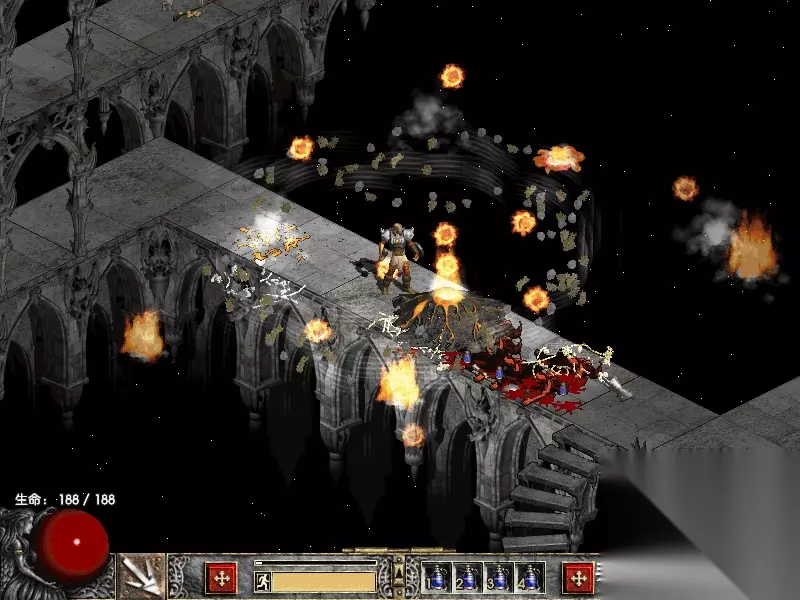Open new skill points button beside the belt
Image resolution: width=800 pixels, height=600 pixels.
578,578
